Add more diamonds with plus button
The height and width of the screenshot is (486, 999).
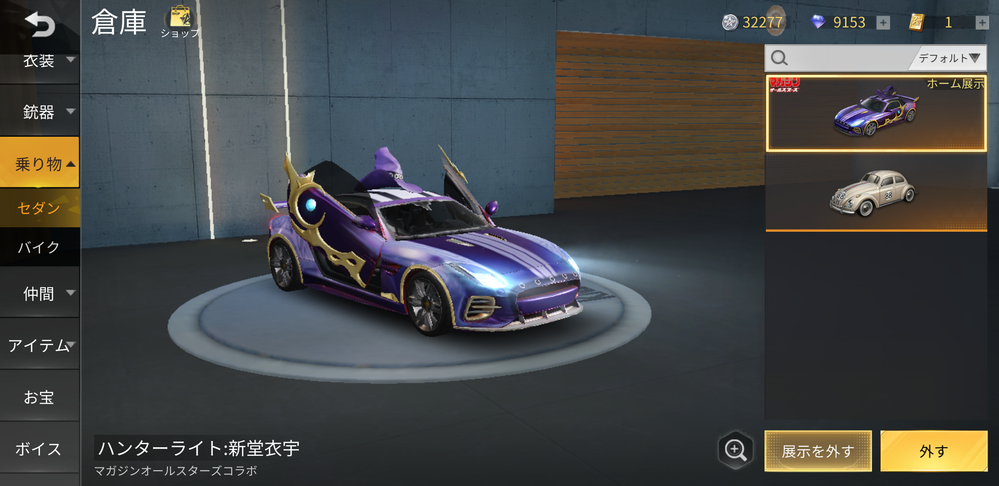pos(883,23)
